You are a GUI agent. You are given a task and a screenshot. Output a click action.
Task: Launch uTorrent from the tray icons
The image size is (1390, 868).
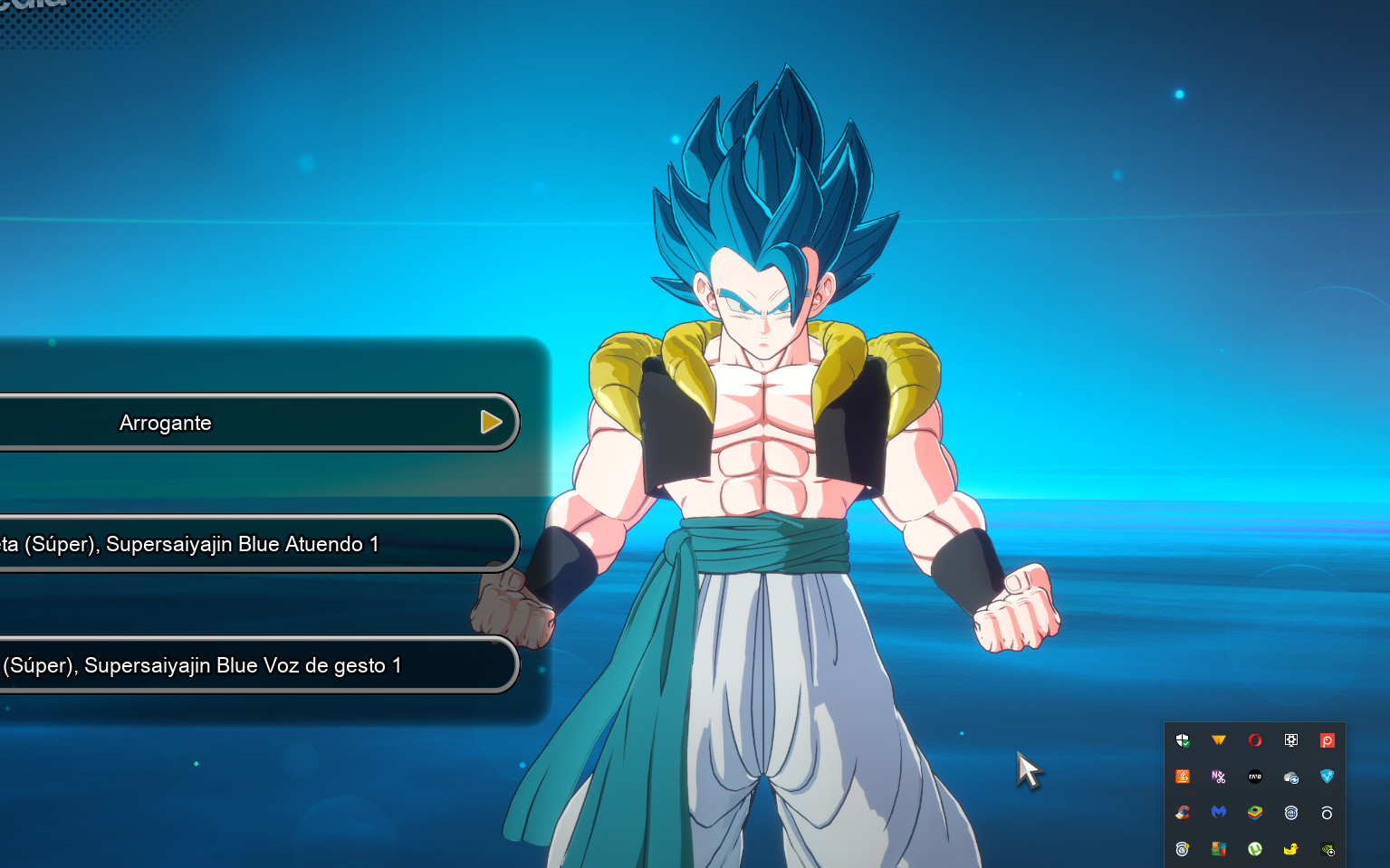[1255, 849]
